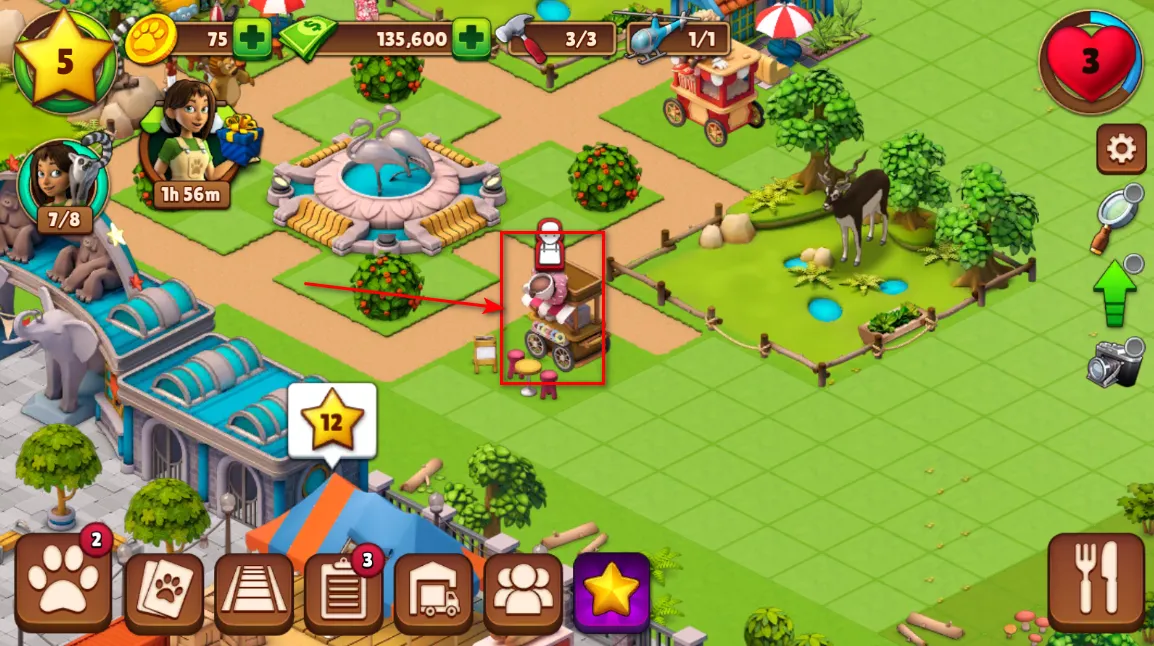Open the gift girl 1h 56m offer
Viewport: 1154px width, 646px height.
click(189, 146)
